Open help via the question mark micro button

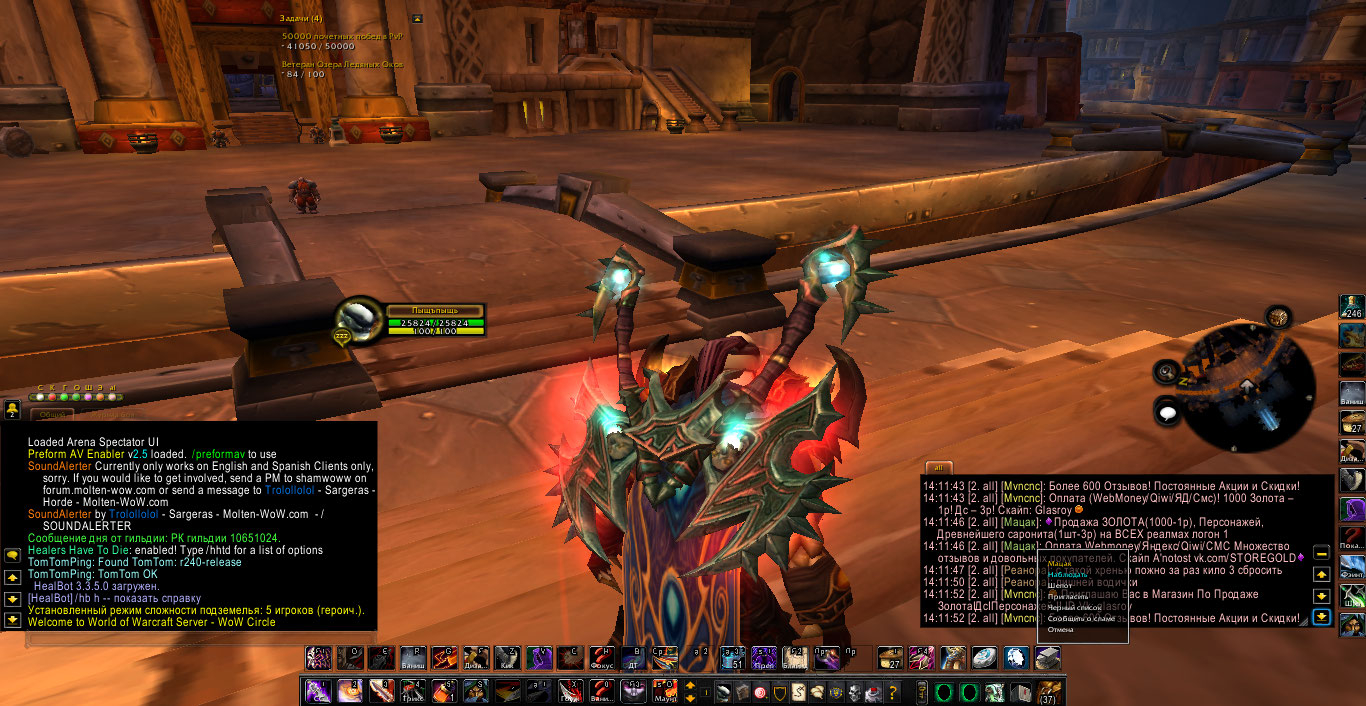click(x=893, y=692)
